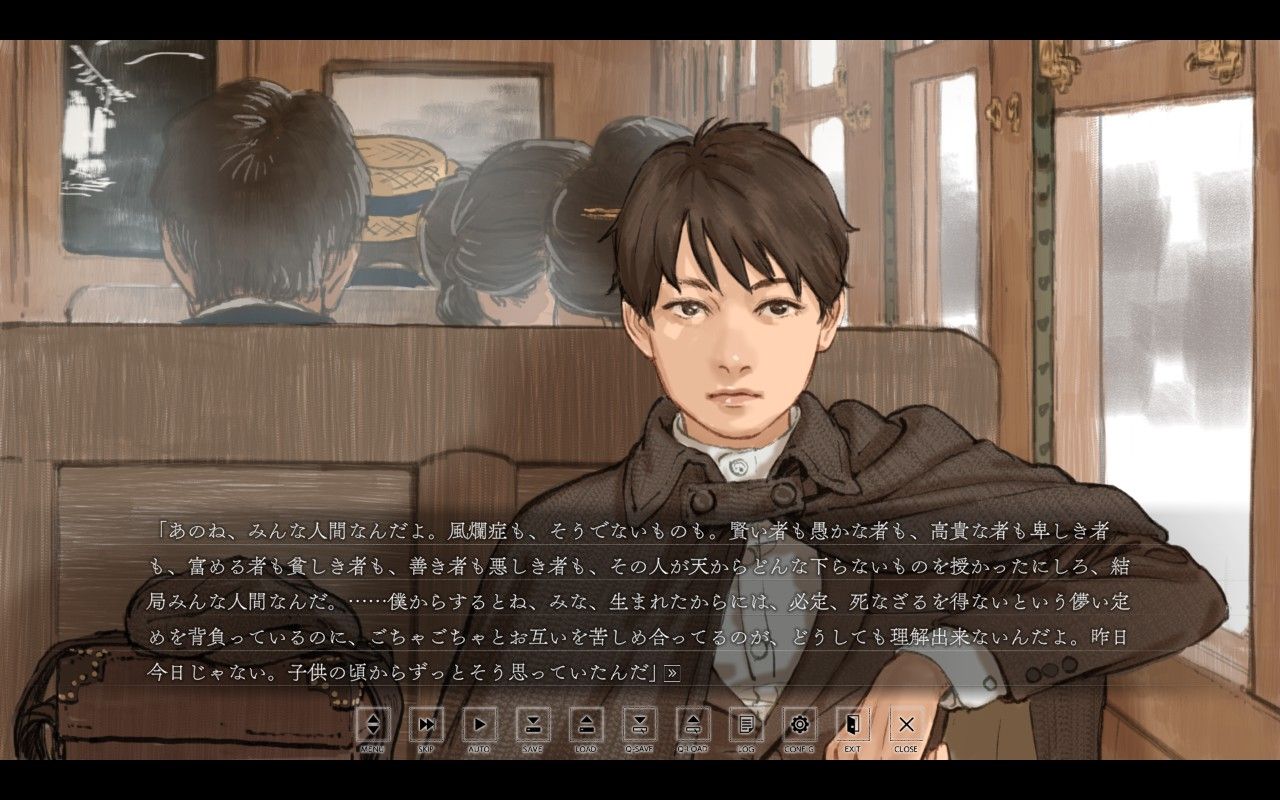Image resolution: width=1280 pixels, height=800 pixels.
Task: Toggle the quick menu visibility with CLOSE
Action: 906,725
